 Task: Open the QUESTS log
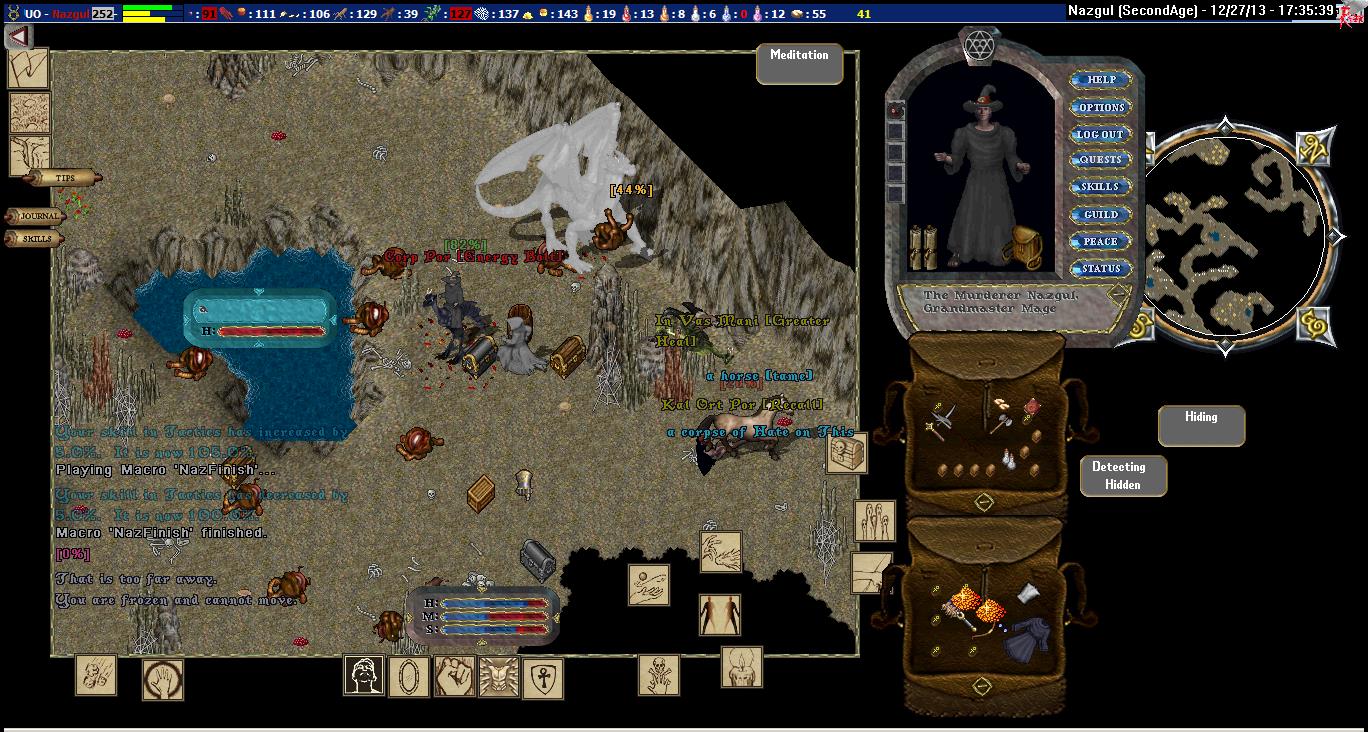coord(1100,160)
